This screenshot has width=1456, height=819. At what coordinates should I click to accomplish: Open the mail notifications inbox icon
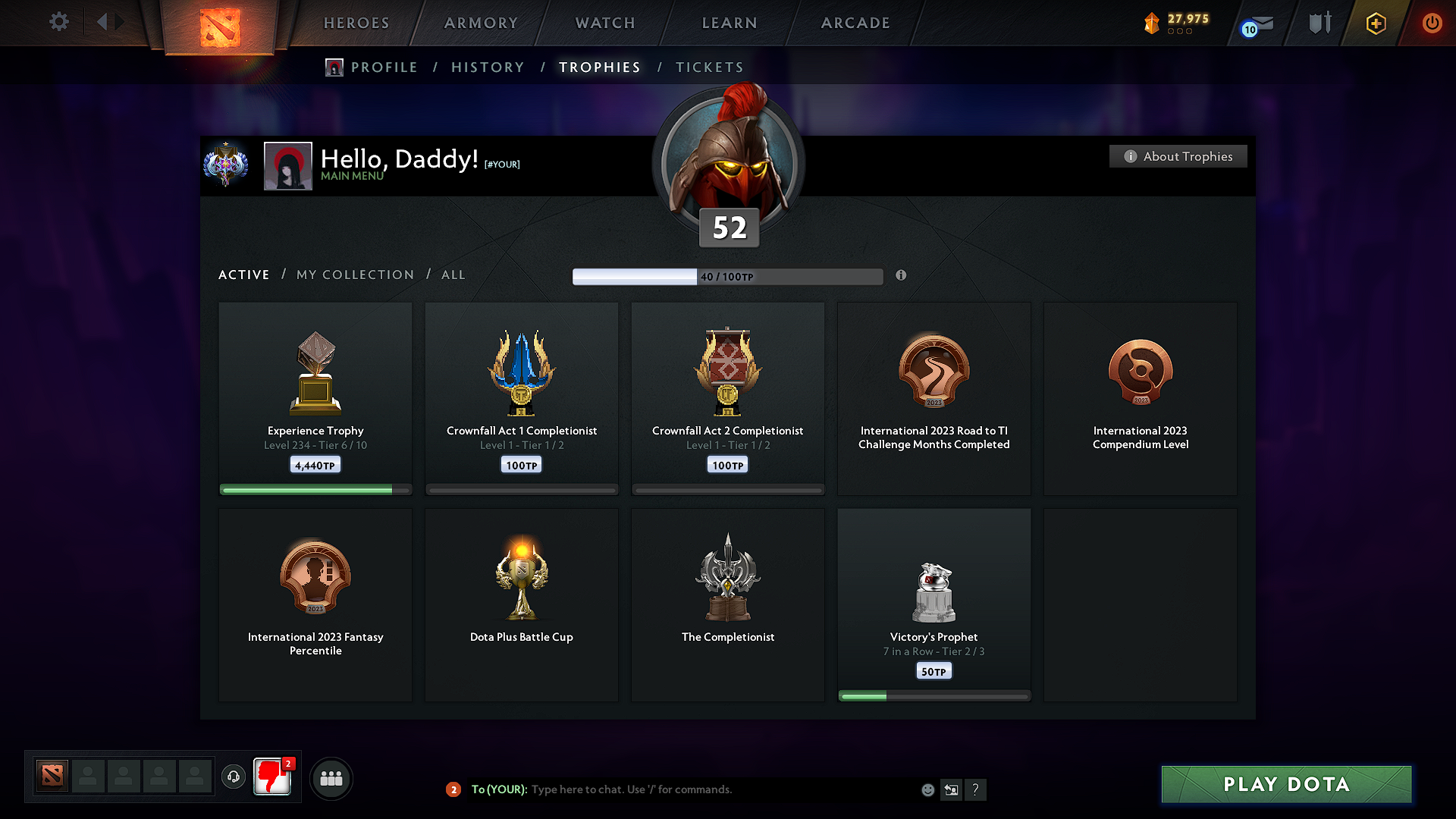pos(1255,23)
